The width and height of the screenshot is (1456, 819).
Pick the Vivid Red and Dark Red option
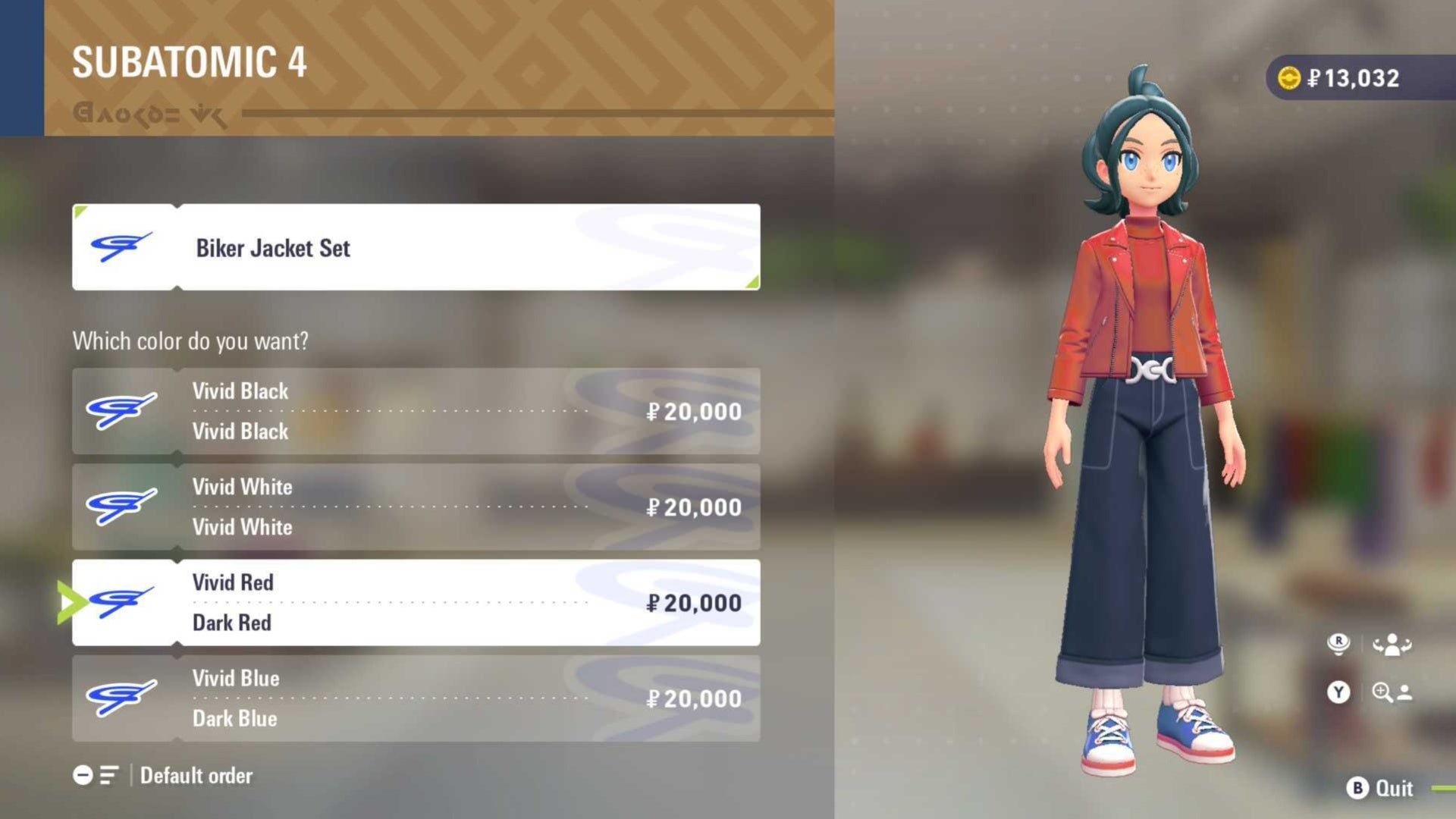point(416,603)
